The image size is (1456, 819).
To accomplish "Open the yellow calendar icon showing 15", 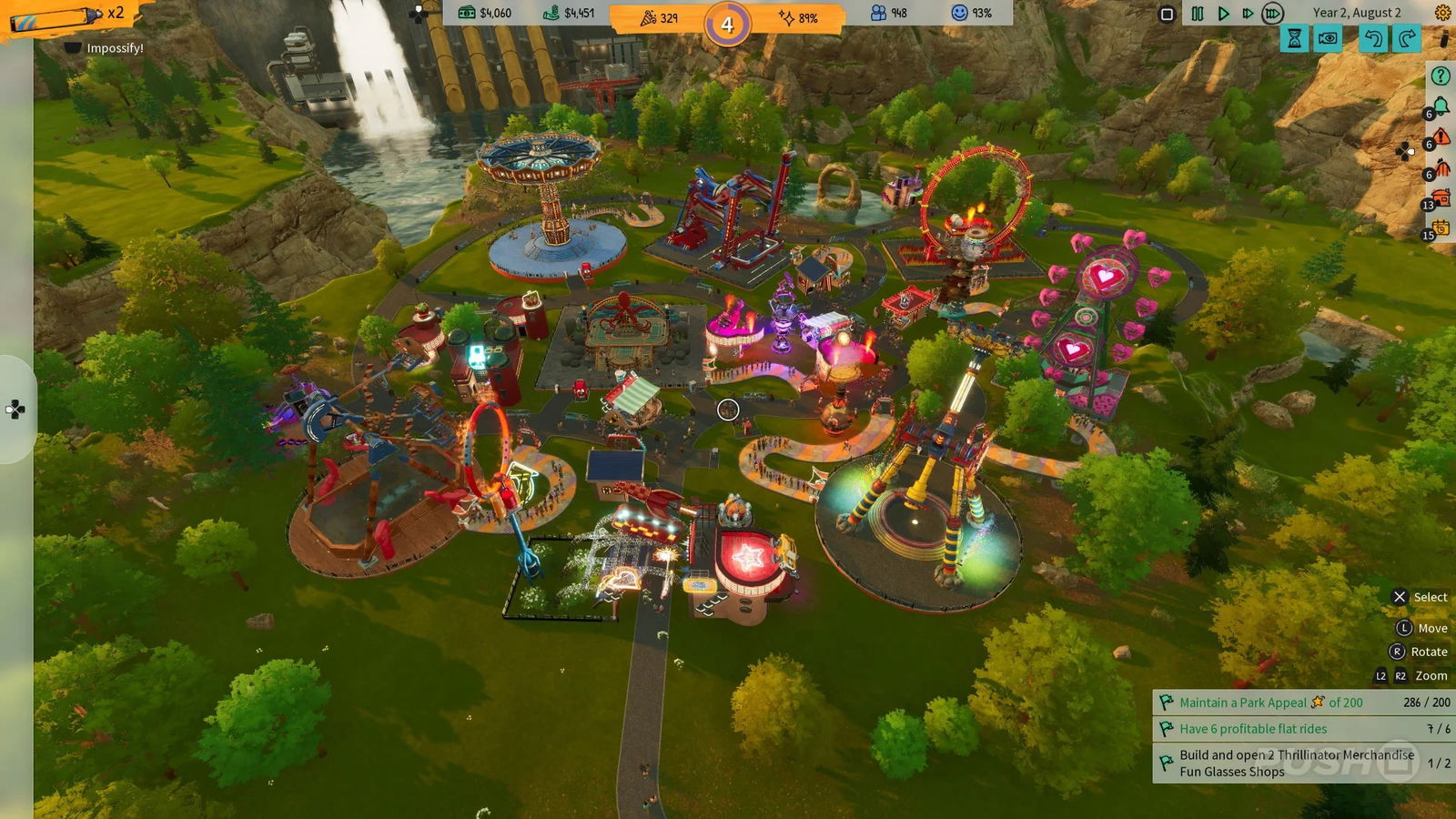I will 1441,227.
